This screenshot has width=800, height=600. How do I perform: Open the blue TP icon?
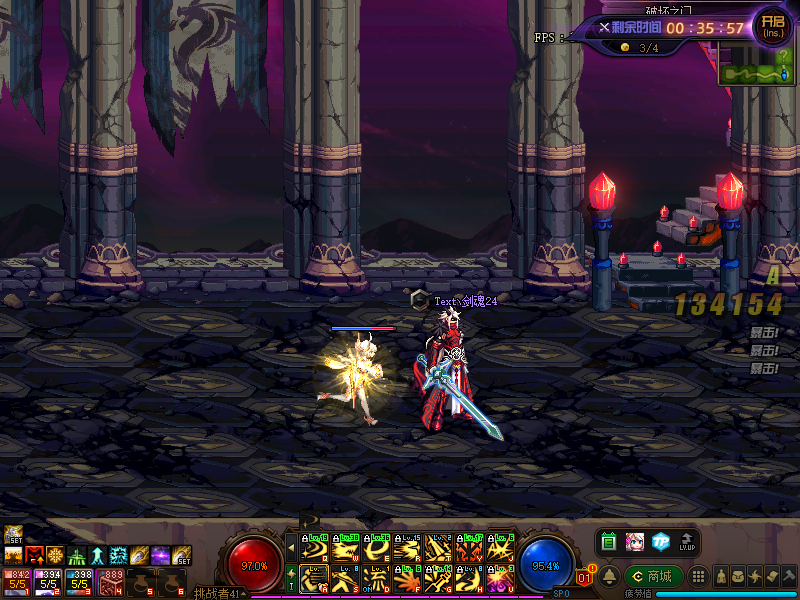[x=660, y=542]
